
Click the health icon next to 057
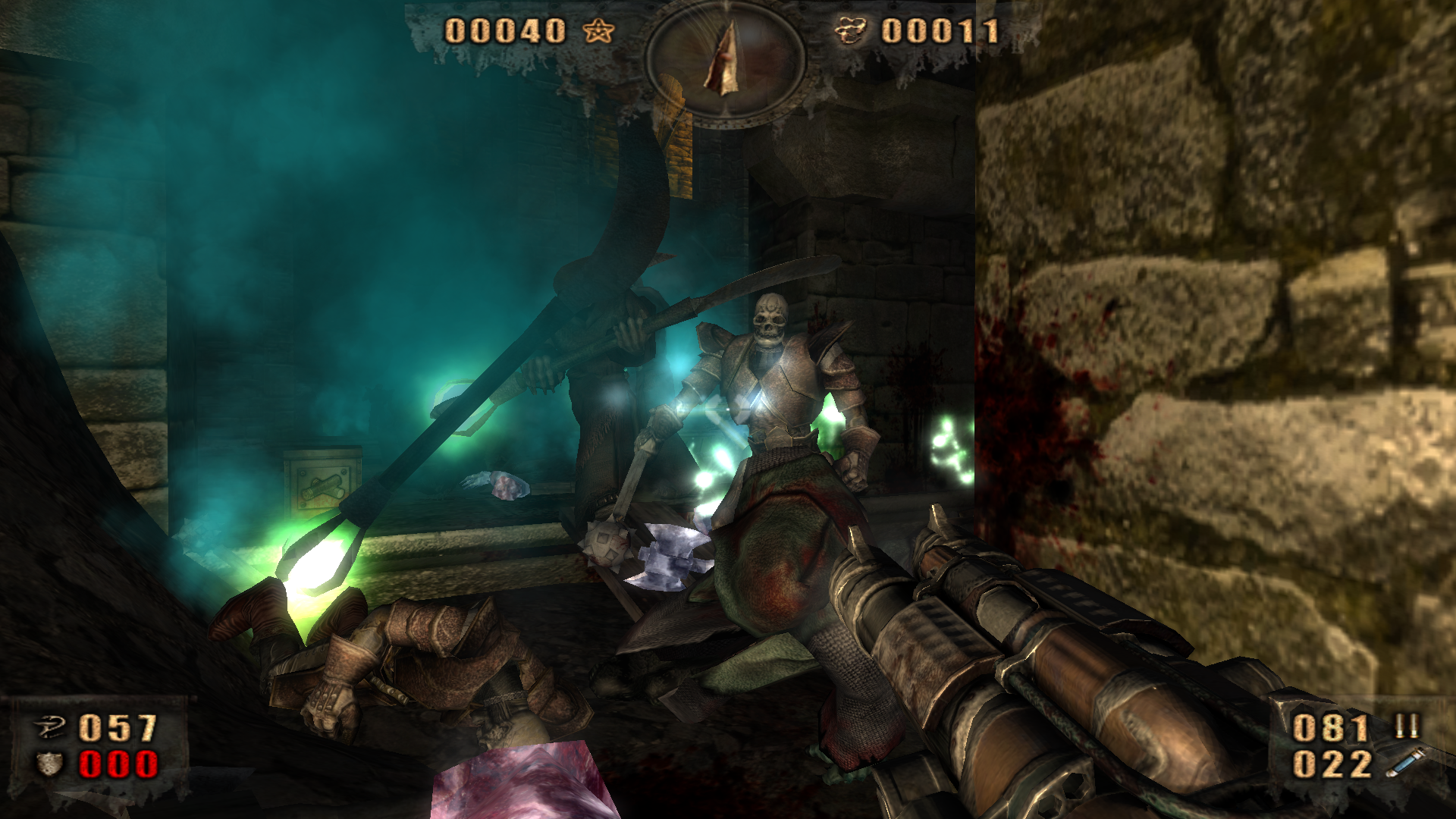tap(50, 728)
